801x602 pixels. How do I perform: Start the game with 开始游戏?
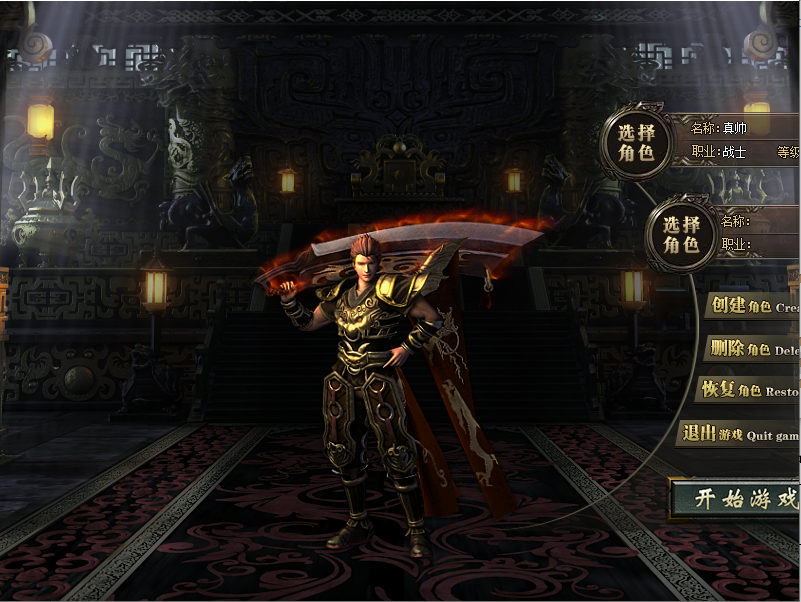click(737, 499)
